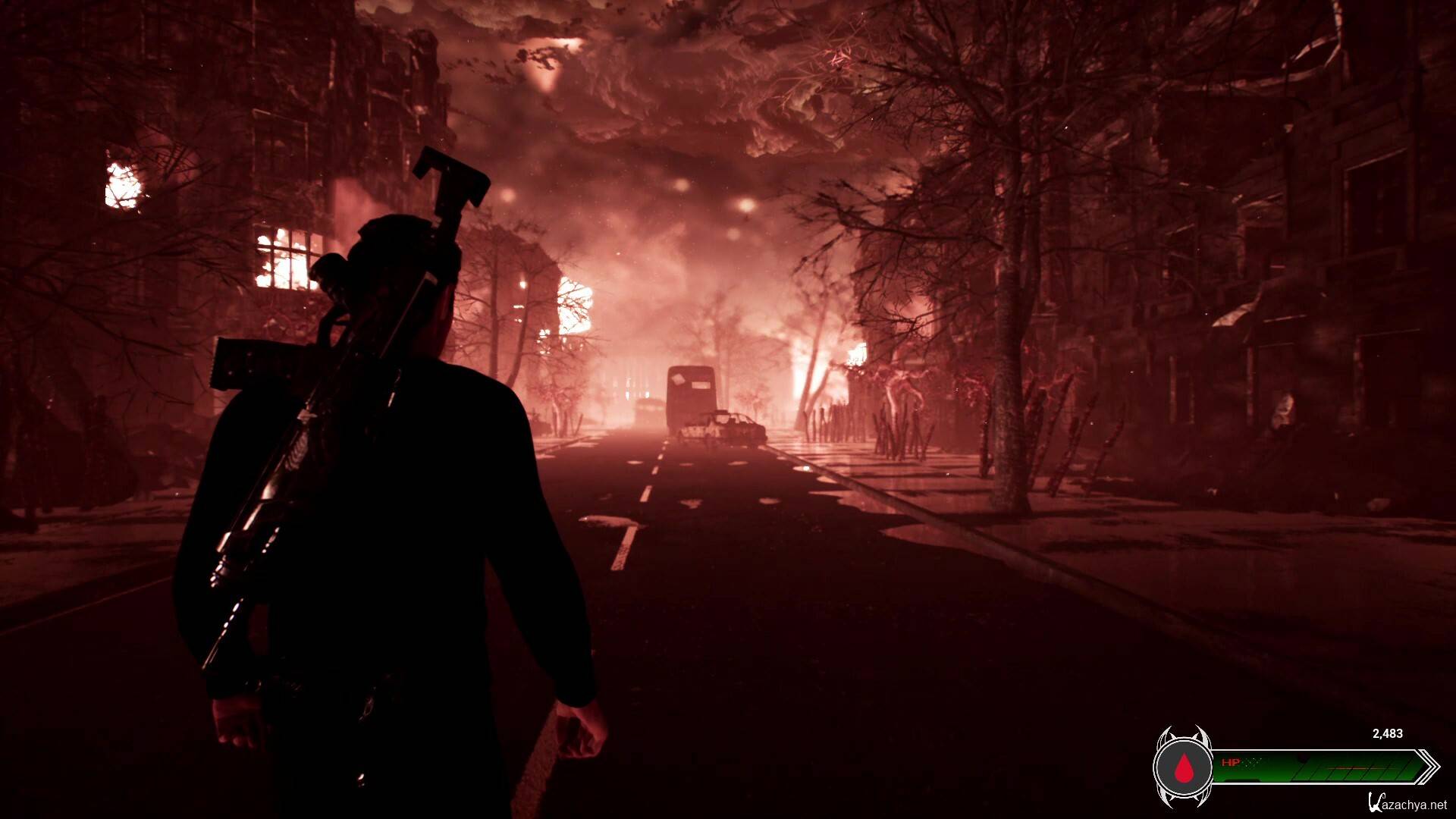
Task: Click the red blood drop emblem
Action: pyautogui.click(x=1182, y=767)
